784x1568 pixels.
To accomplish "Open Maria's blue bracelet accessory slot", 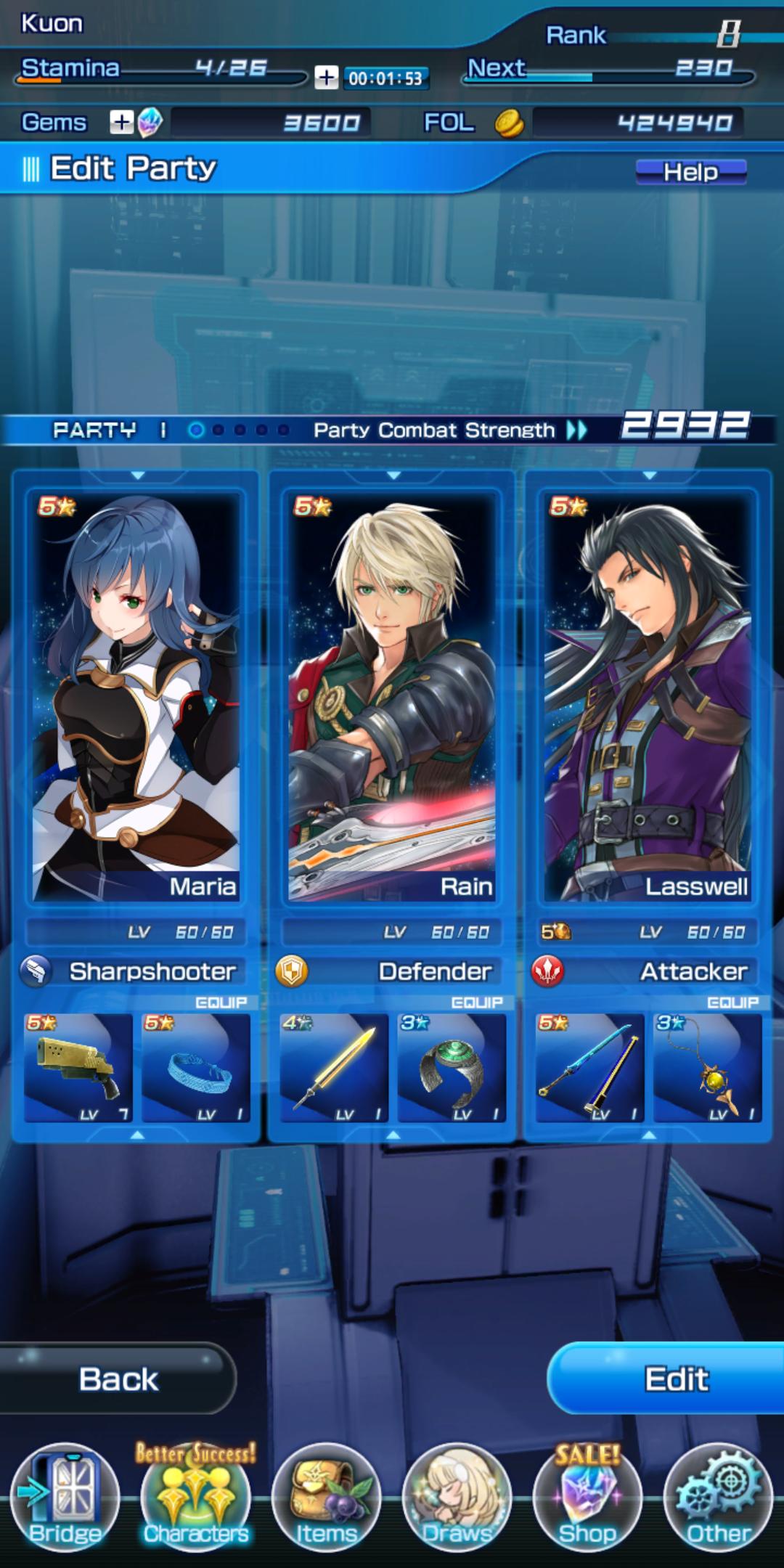I will pyautogui.click(x=196, y=1067).
